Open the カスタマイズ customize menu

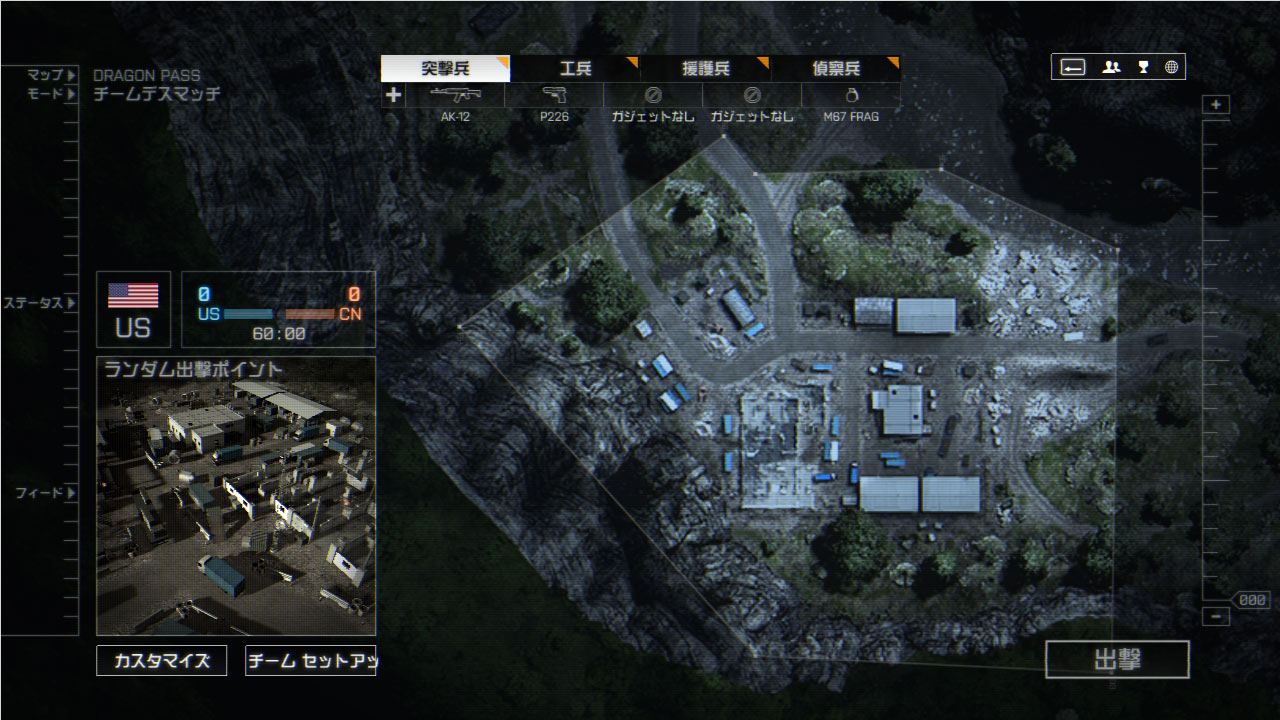pyautogui.click(x=161, y=661)
